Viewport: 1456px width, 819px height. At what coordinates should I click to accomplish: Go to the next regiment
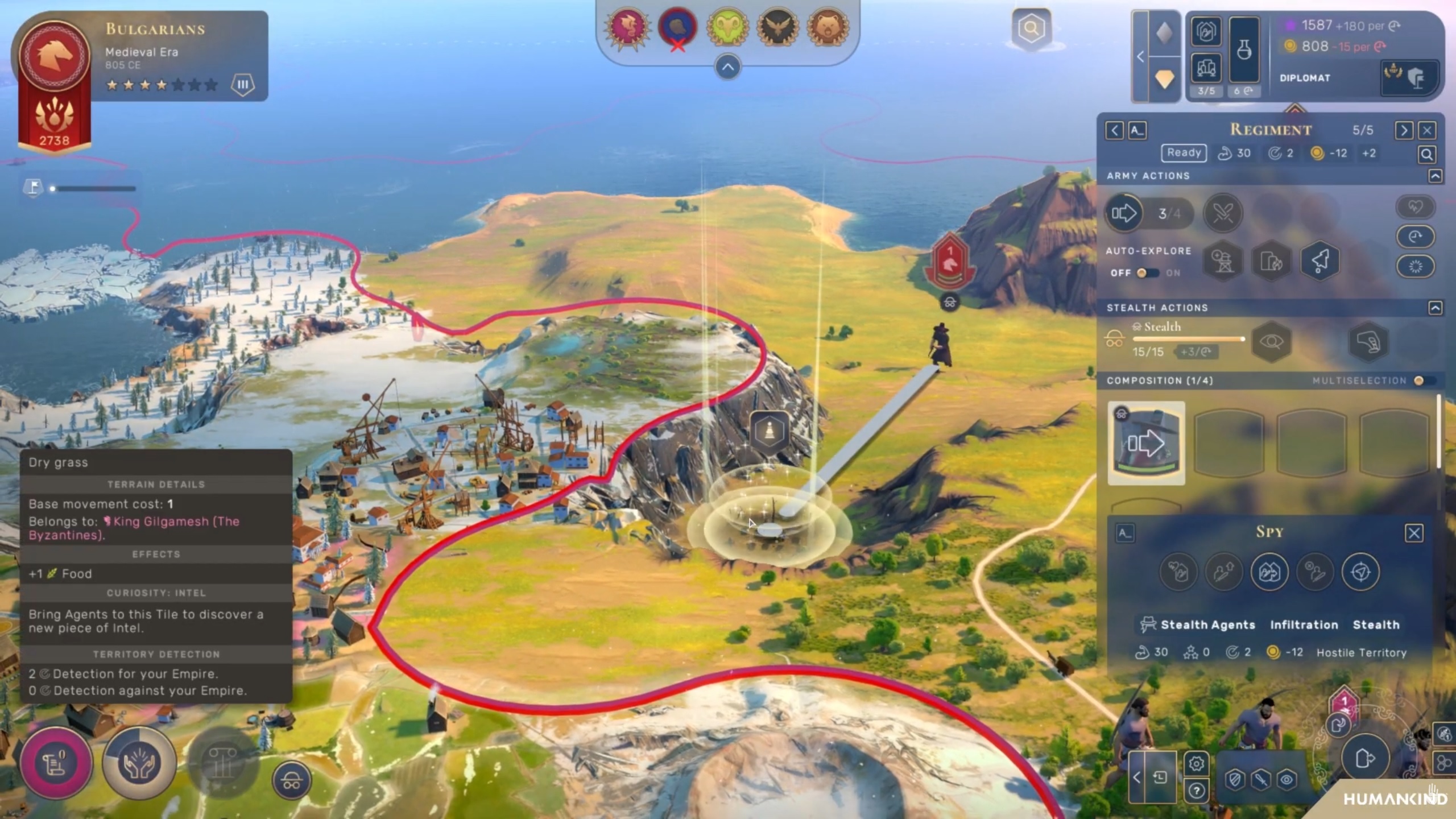click(1404, 131)
